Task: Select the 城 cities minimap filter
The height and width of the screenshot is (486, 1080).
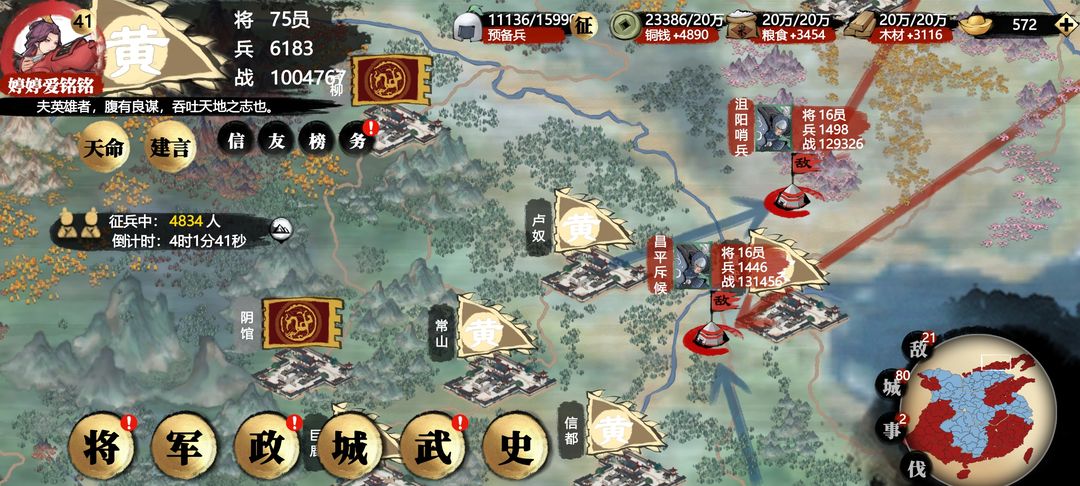Action: pos(892,386)
